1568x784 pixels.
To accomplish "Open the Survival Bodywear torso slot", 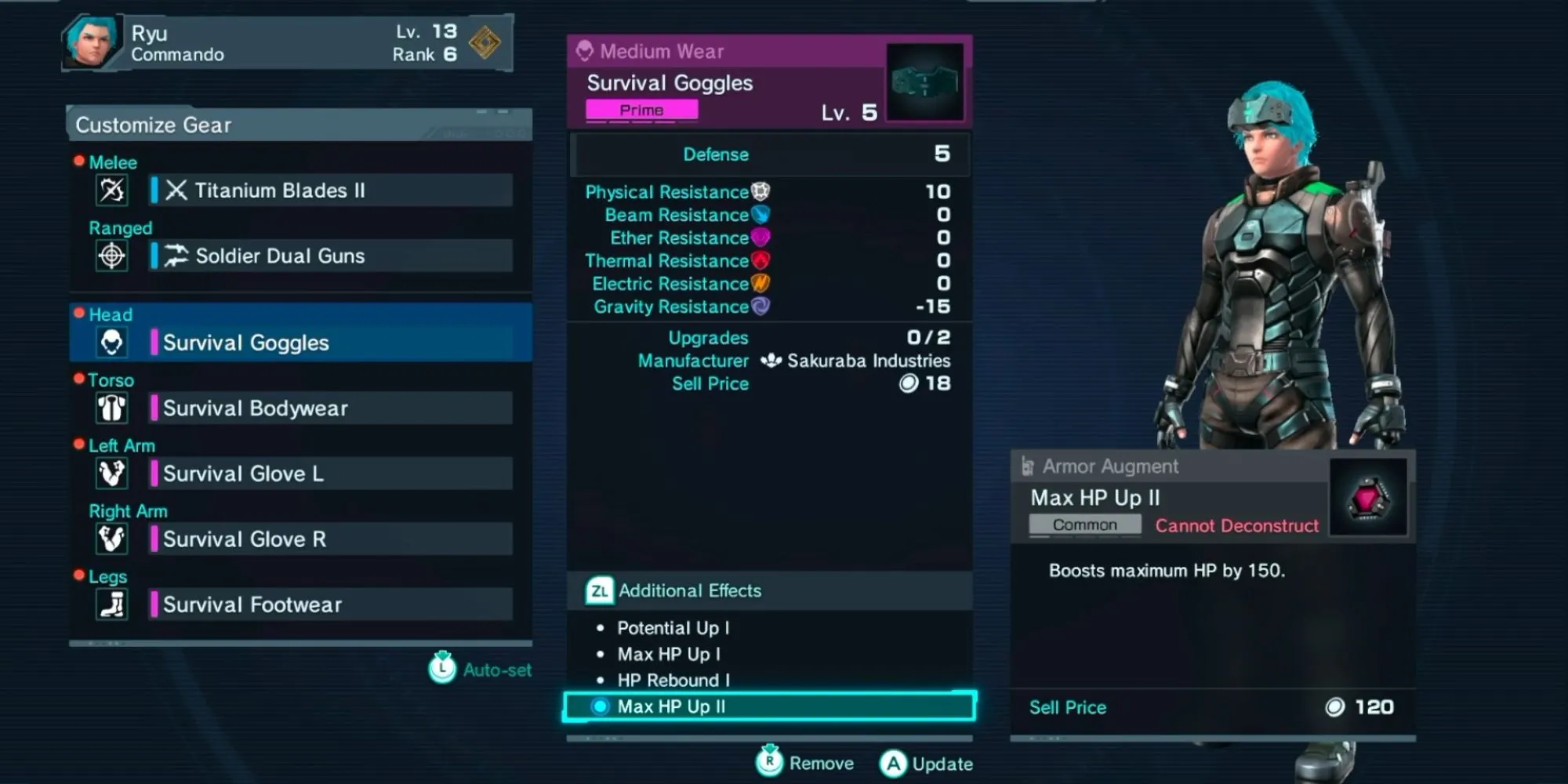I will 331,408.
